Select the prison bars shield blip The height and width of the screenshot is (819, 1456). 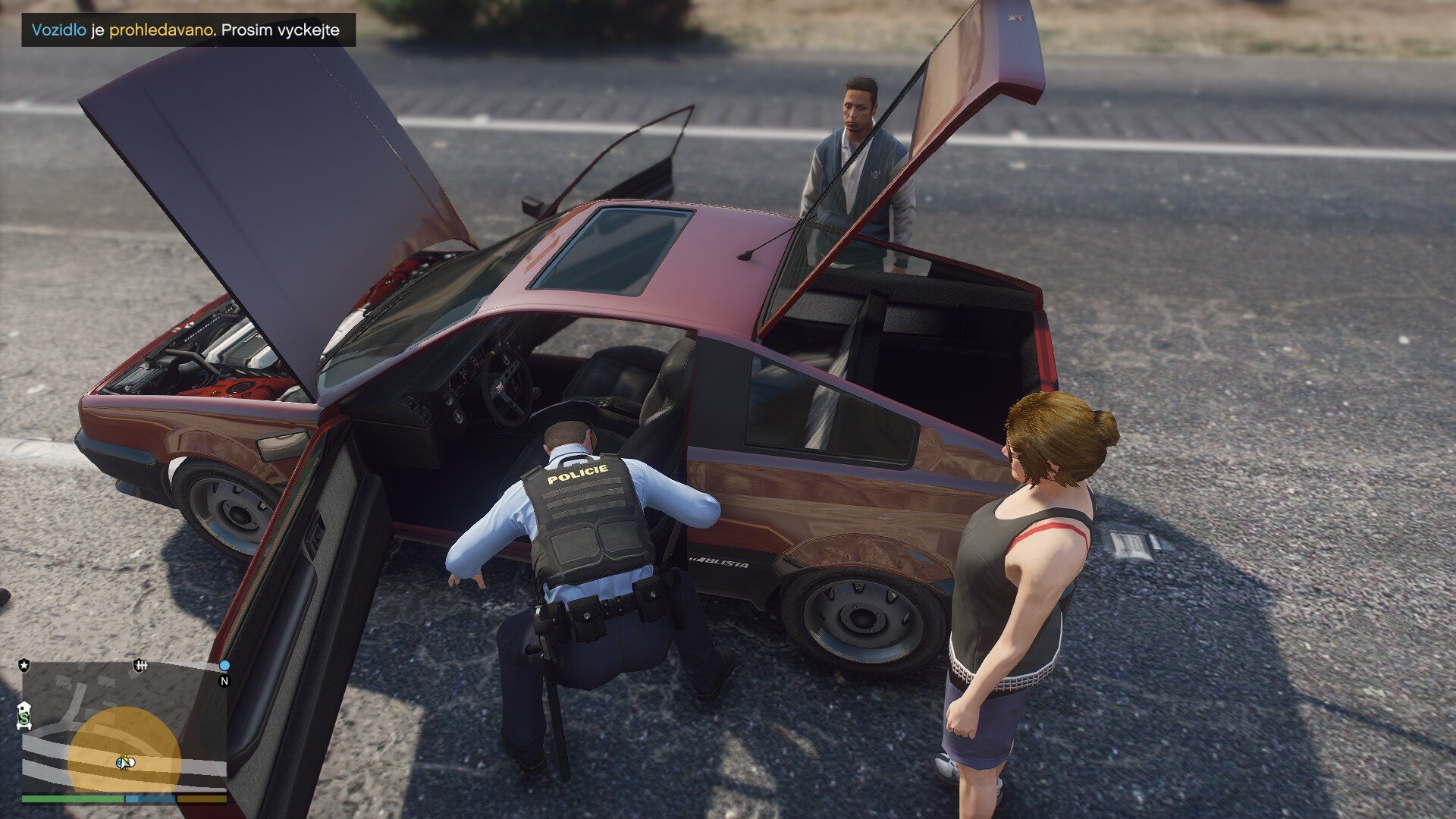(140, 666)
